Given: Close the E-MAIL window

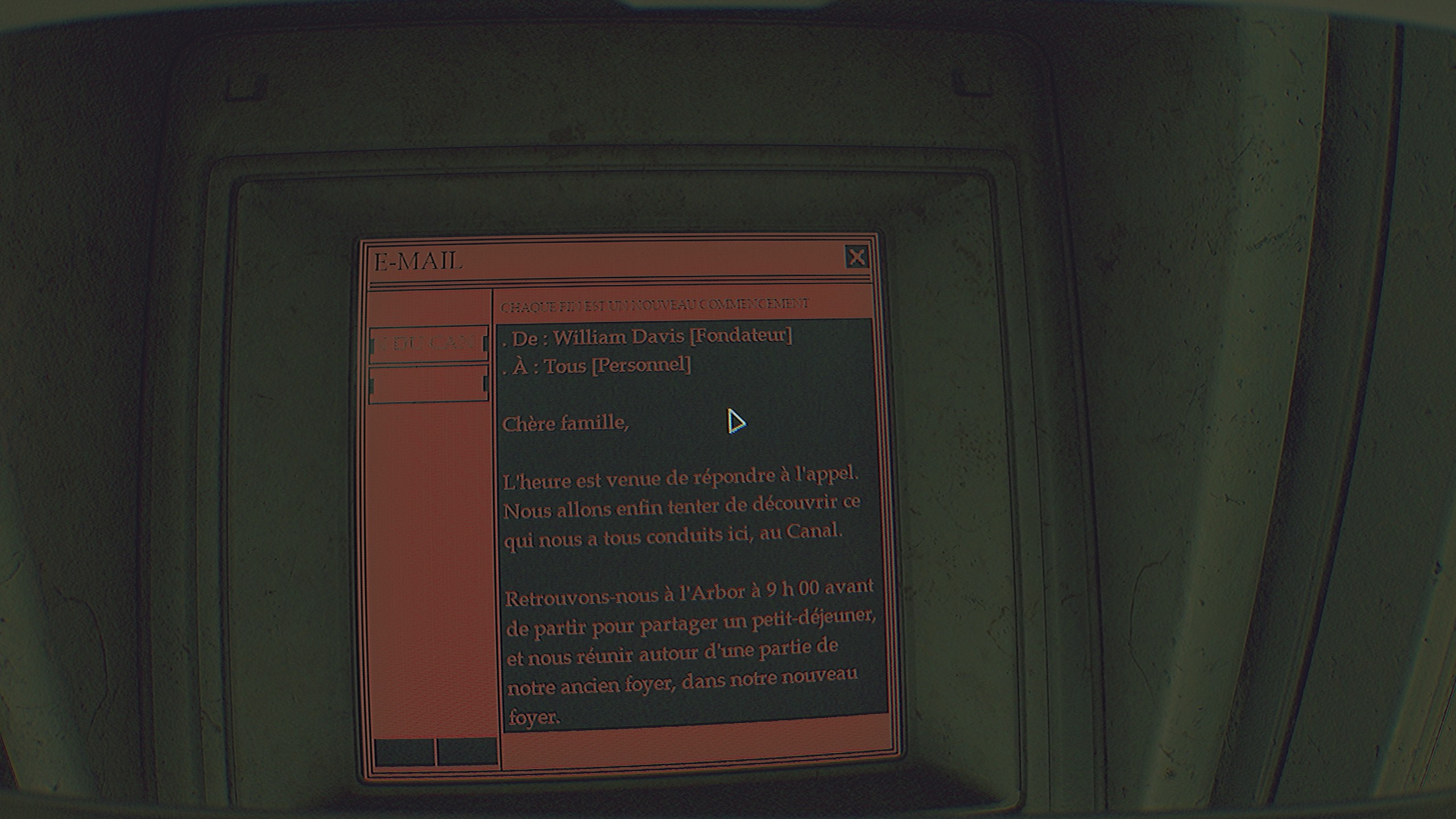Looking at the screenshot, I should click(856, 258).
